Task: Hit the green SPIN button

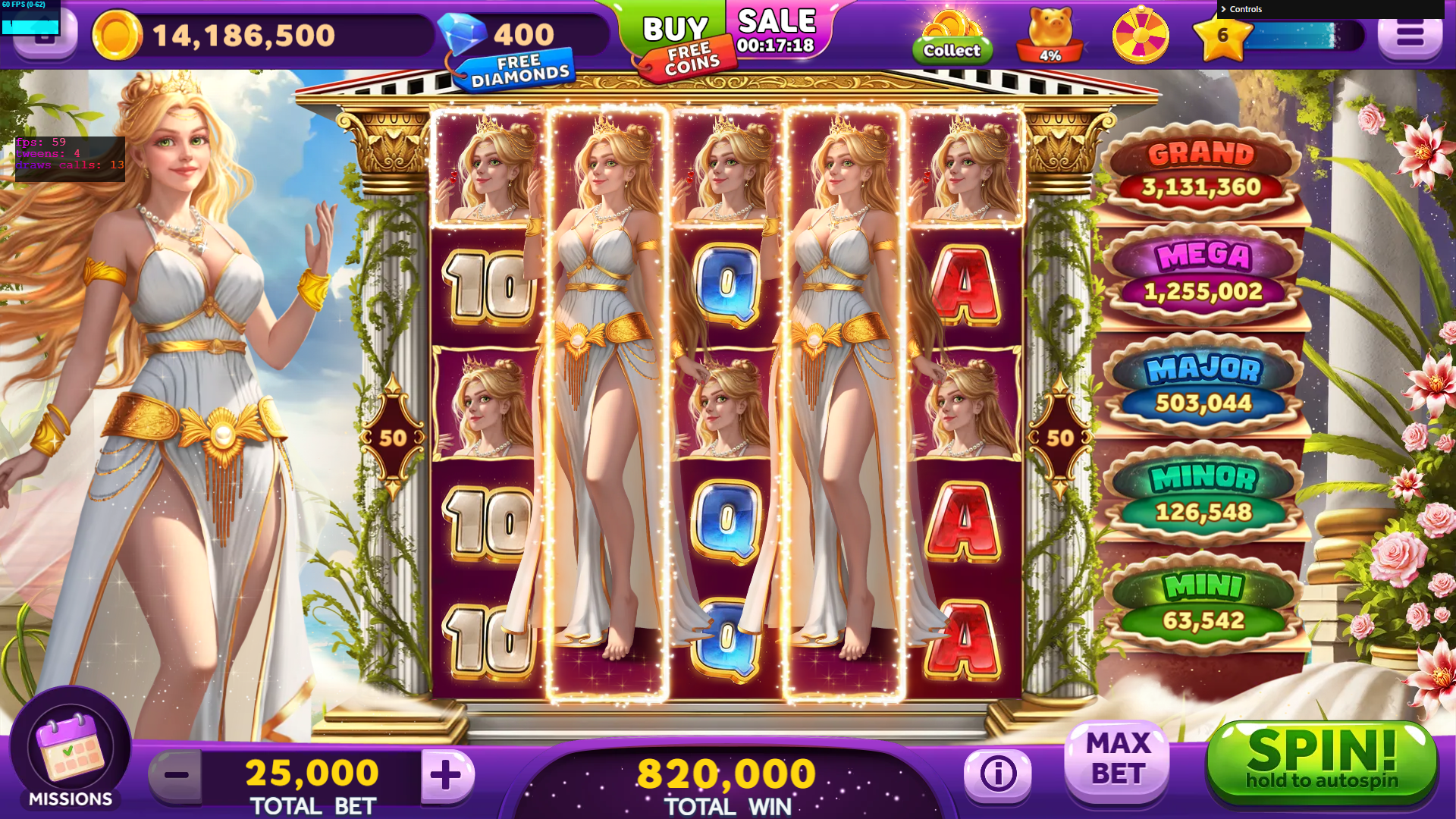Action: pyautogui.click(x=1321, y=762)
